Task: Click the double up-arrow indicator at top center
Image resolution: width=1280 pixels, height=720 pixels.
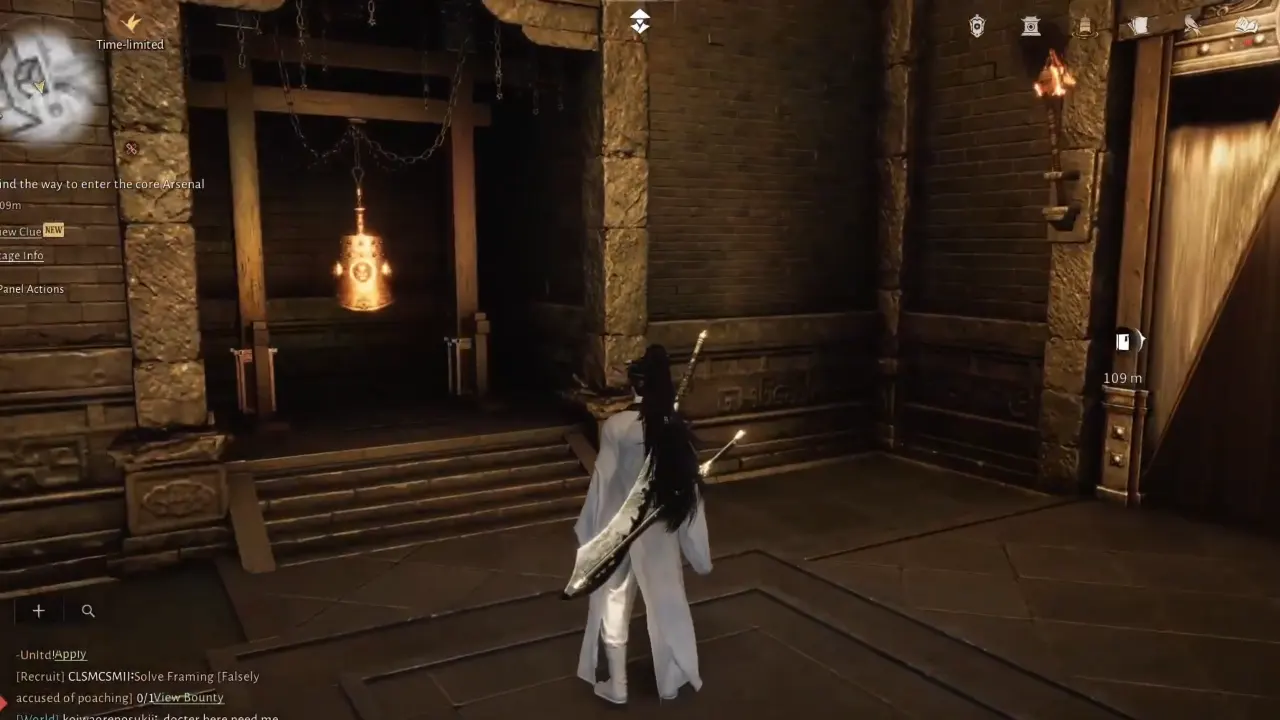Action: point(639,20)
